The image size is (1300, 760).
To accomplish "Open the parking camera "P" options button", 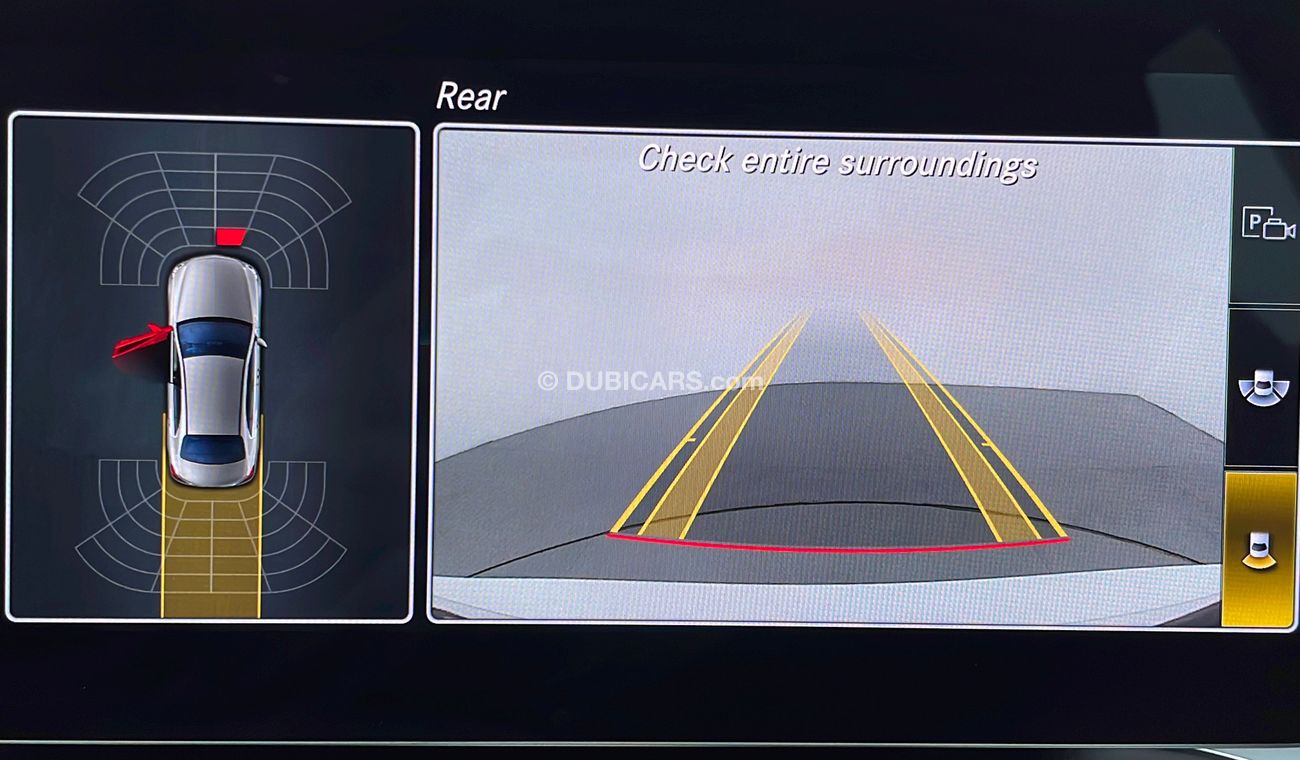I will 1267,224.
